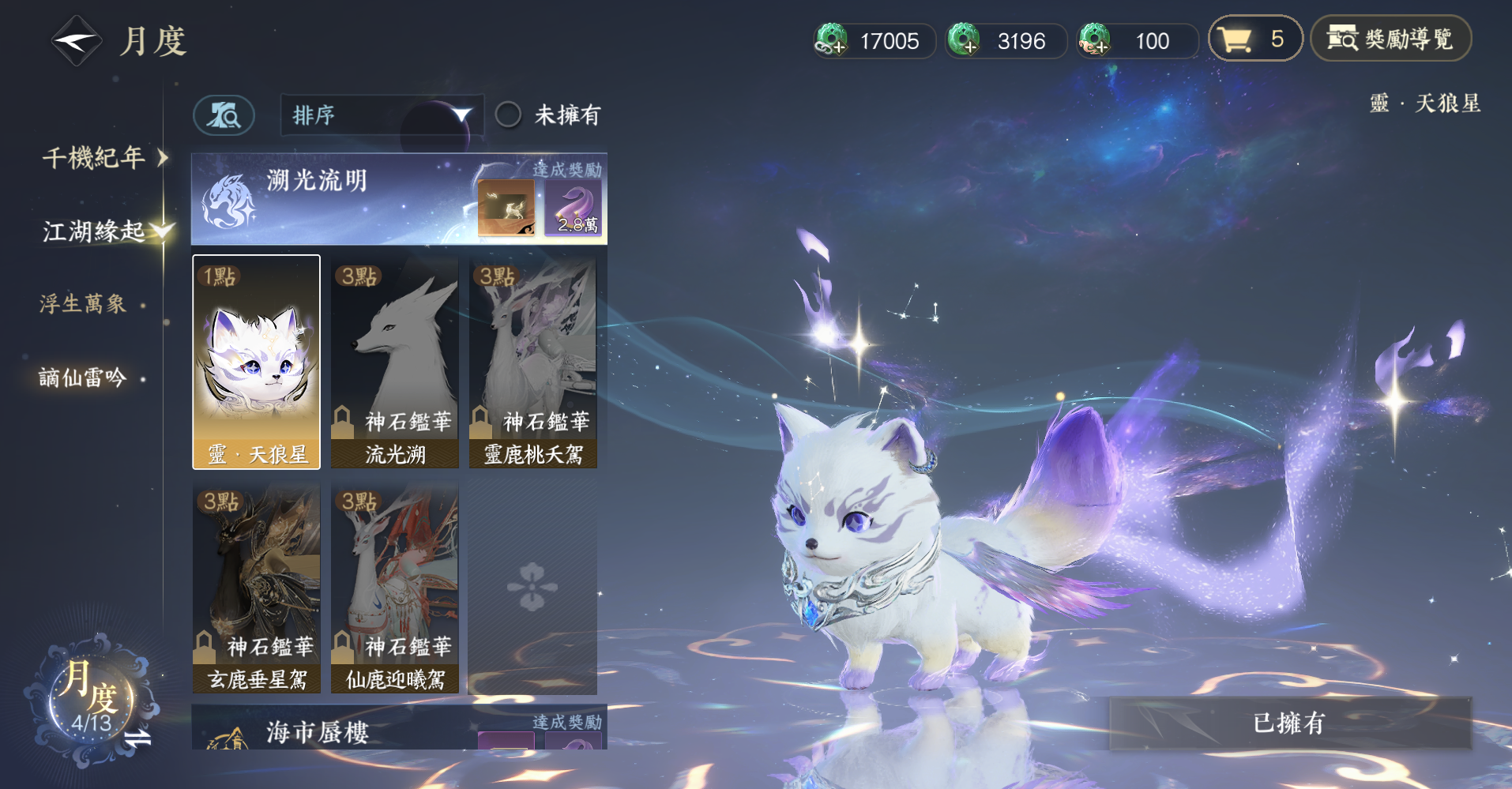Select the 江湖緣起 category
Screen dimensions: 1512x789
93,231
